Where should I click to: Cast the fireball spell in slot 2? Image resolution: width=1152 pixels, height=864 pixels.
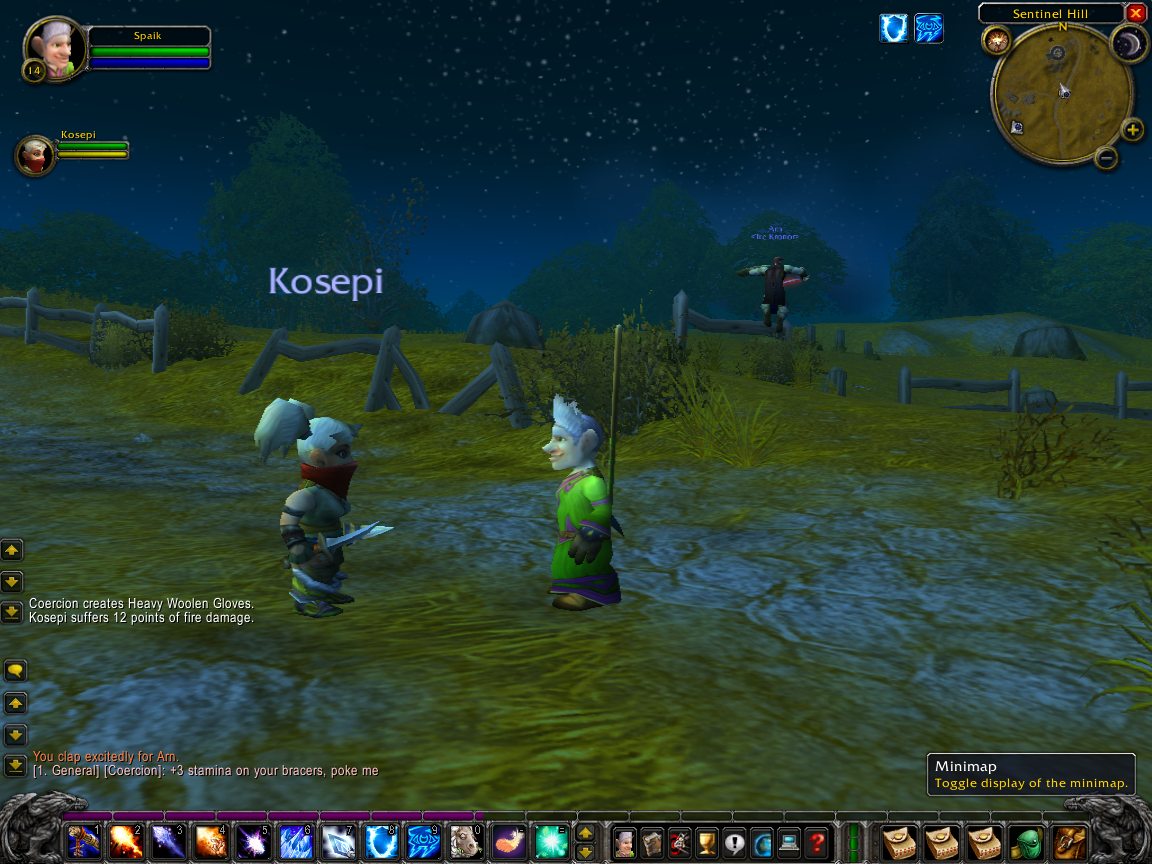126,842
